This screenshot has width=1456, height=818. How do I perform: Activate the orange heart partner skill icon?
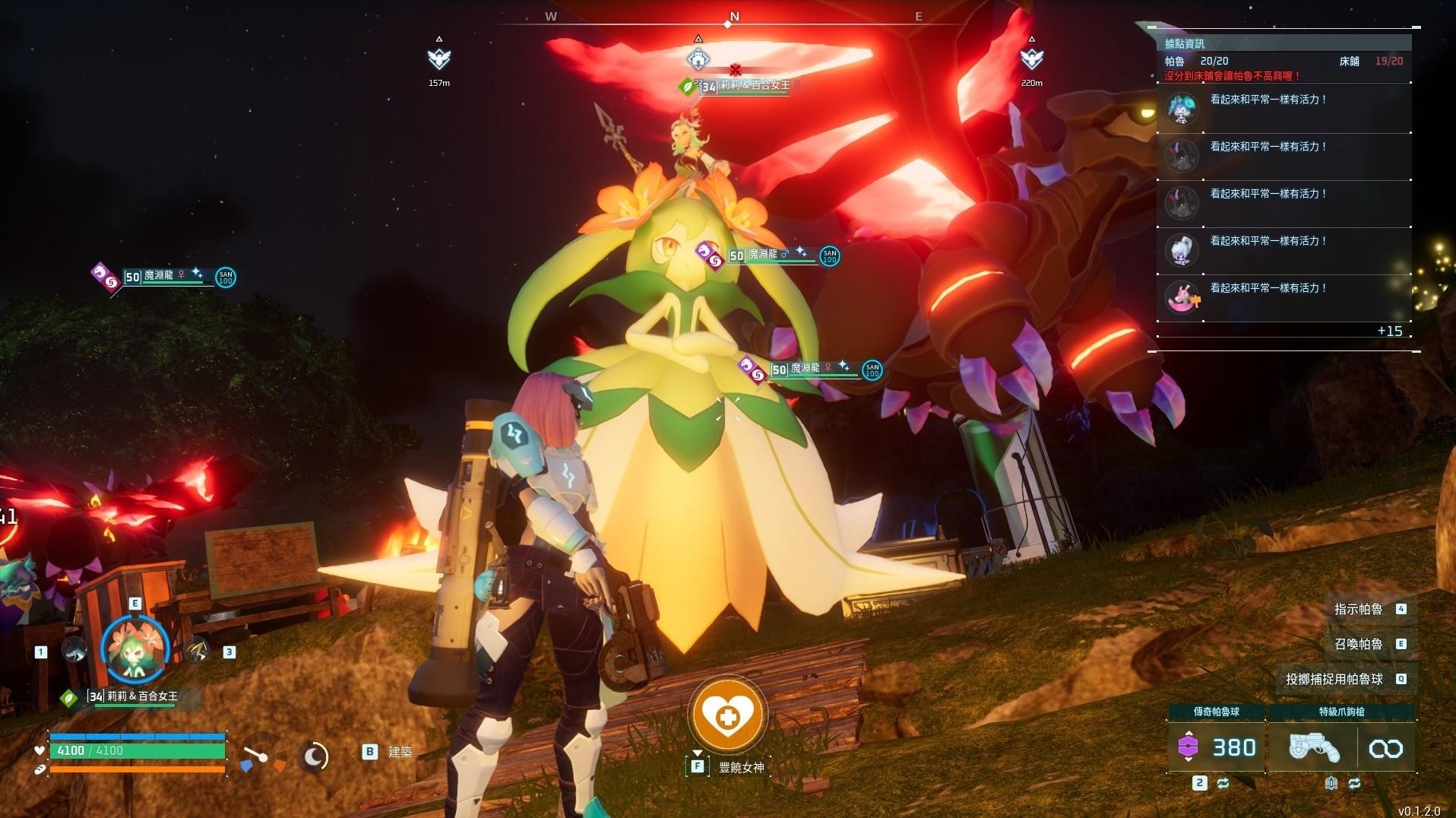727,715
